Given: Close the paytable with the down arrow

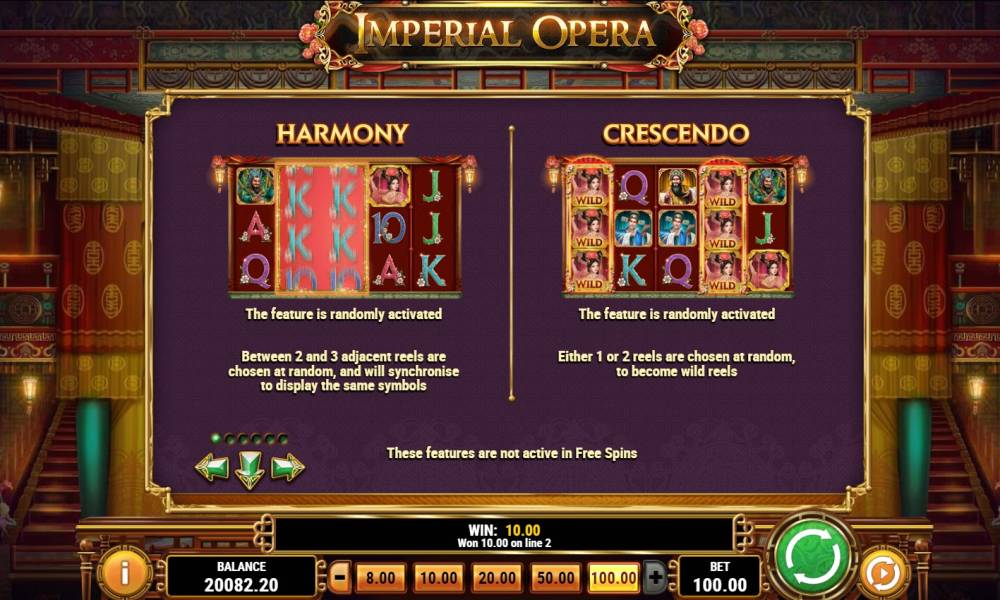Looking at the screenshot, I should coord(249,468).
